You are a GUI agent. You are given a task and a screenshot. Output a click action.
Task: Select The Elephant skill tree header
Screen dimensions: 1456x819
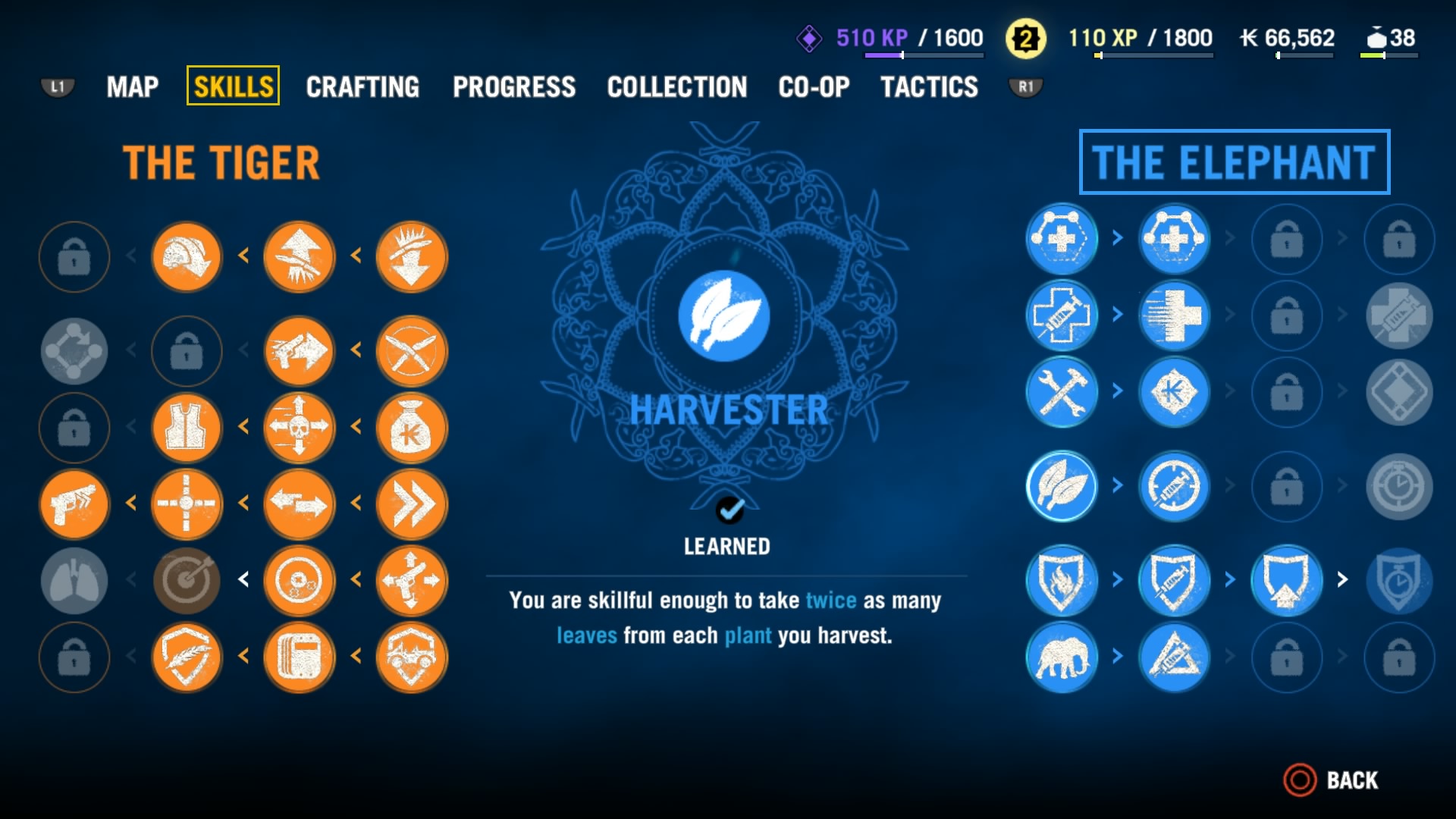tap(1234, 162)
